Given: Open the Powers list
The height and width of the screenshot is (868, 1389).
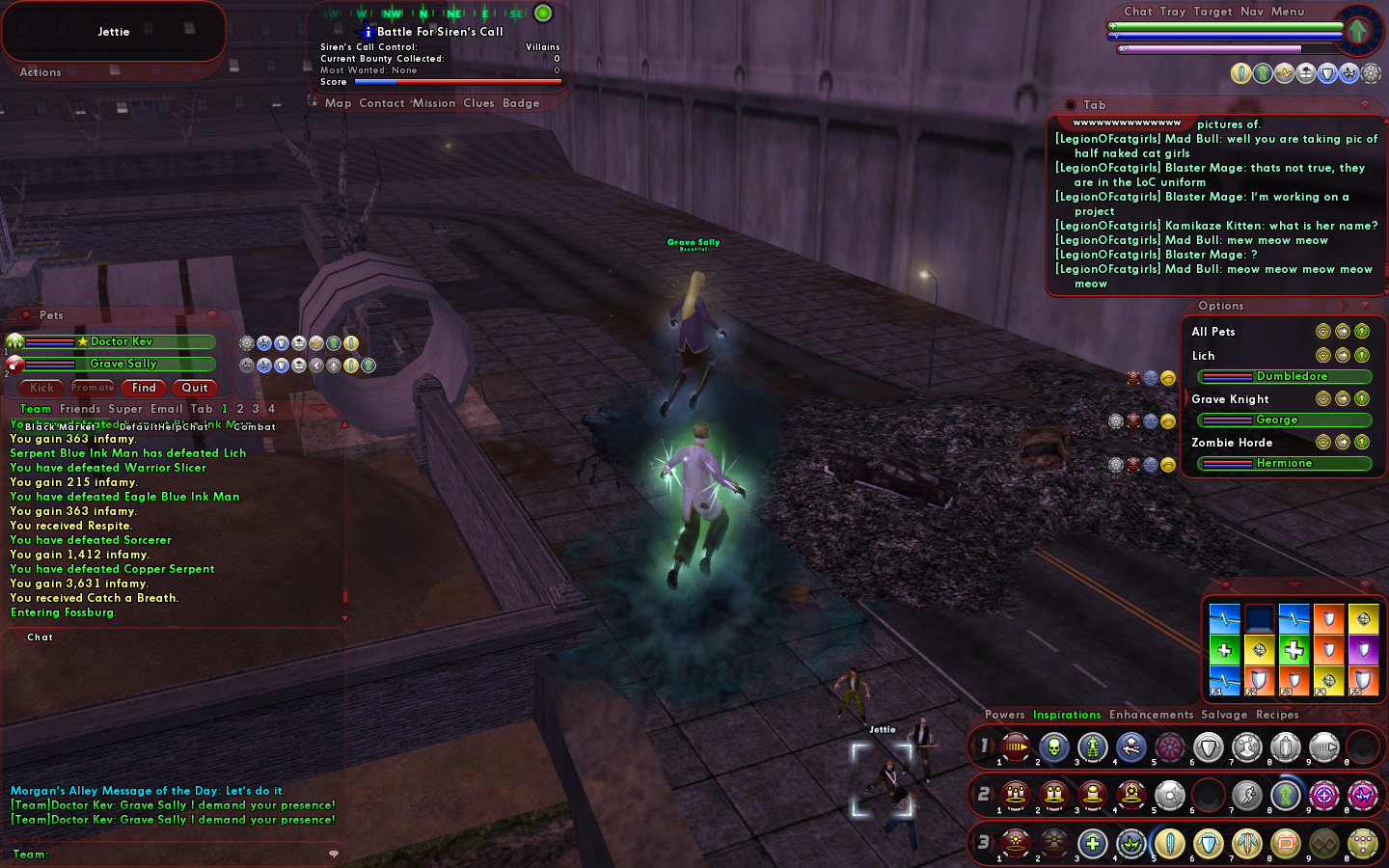Looking at the screenshot, I should click(x=1004, y=715).
